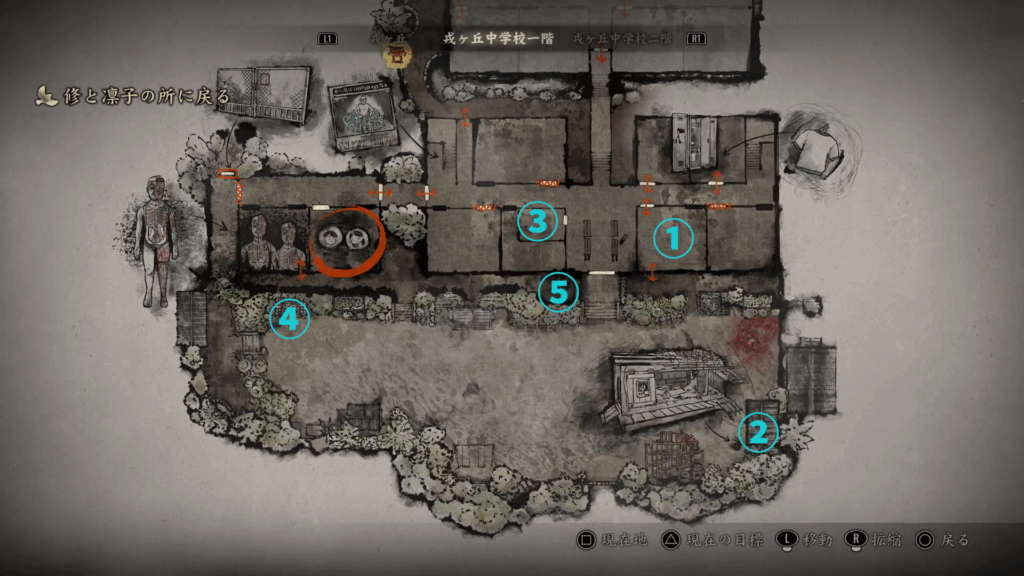Select numbered map marker 2

pos(758,432)
